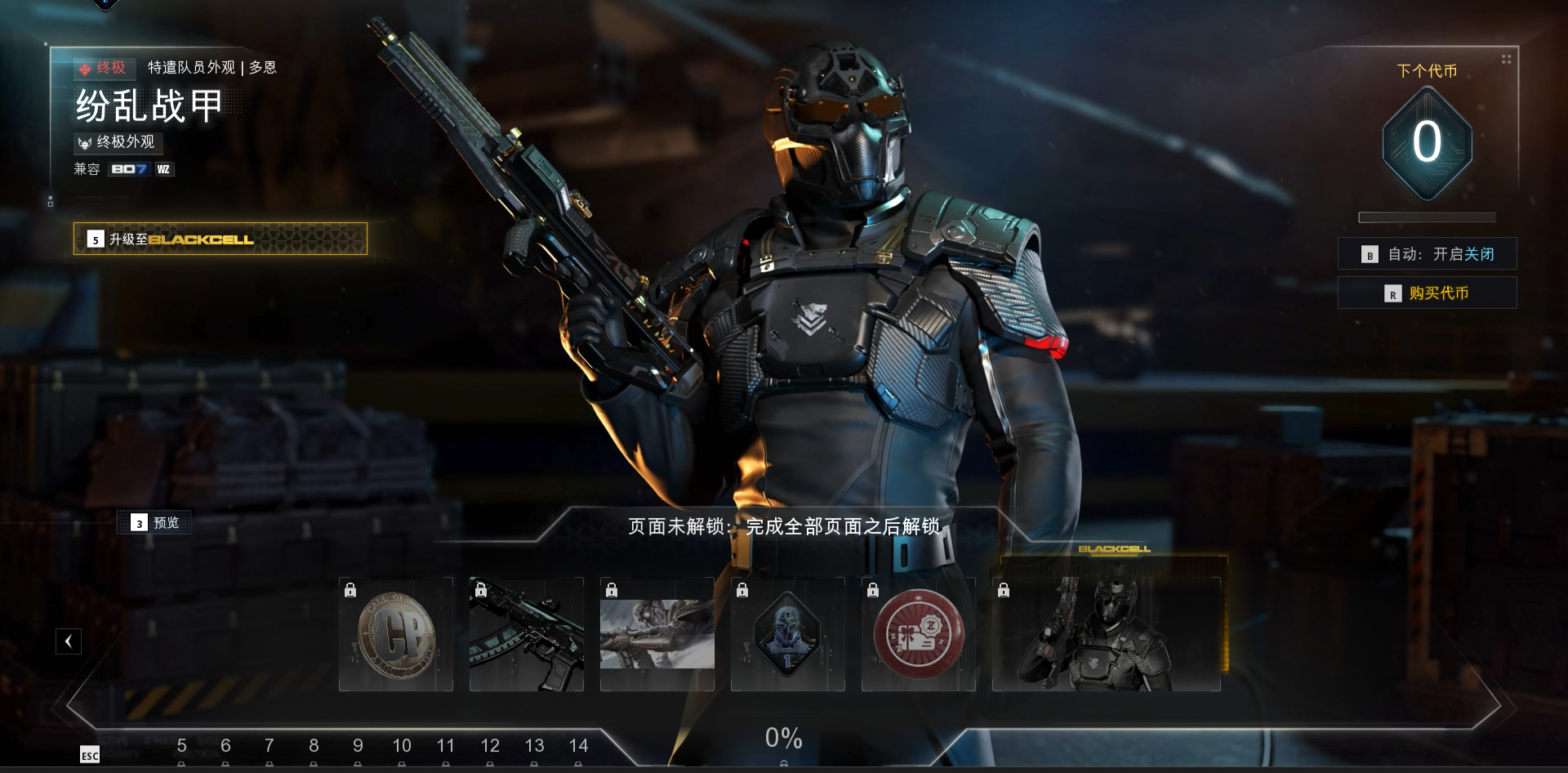This screenshot has width=1568, height=773.
Task: Go to battle pass page 14
Action: (x=578, y=746)
